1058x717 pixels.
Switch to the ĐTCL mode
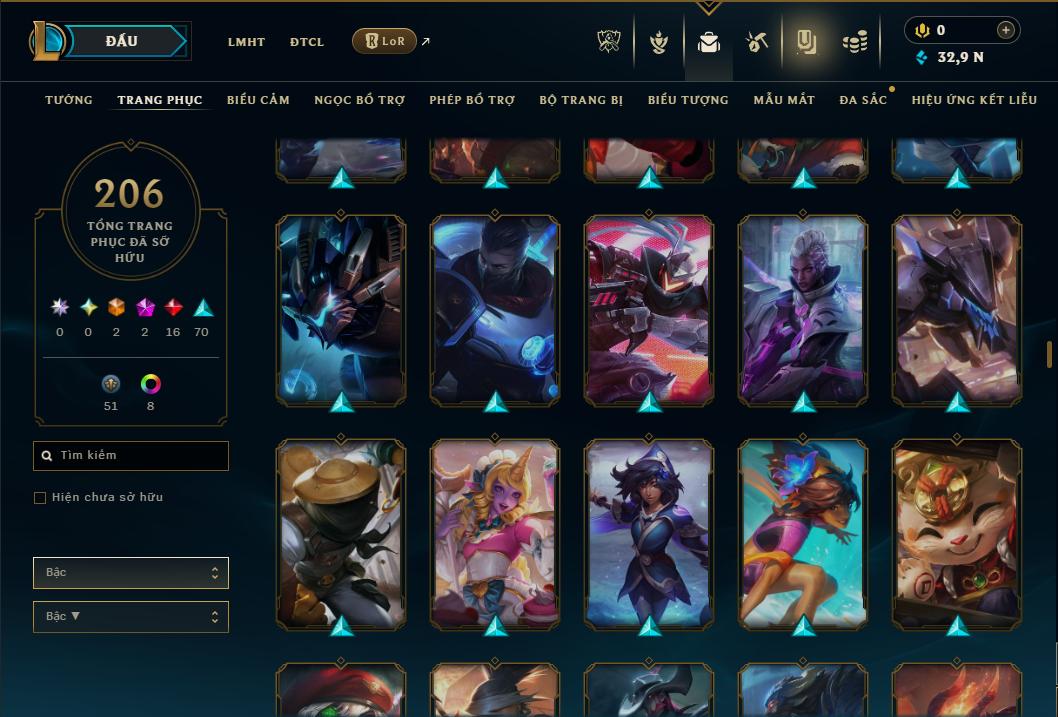point(307,42)
